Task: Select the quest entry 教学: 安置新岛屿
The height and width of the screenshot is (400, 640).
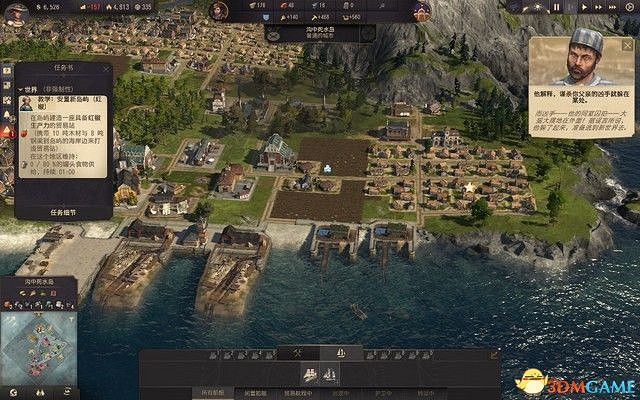Action: pyautogui.click(x=70, y=103)
